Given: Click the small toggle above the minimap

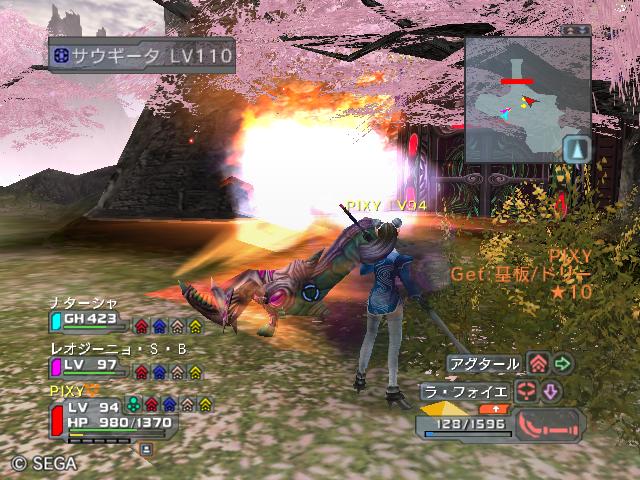Looking at the screenshot, I should 576,30.
